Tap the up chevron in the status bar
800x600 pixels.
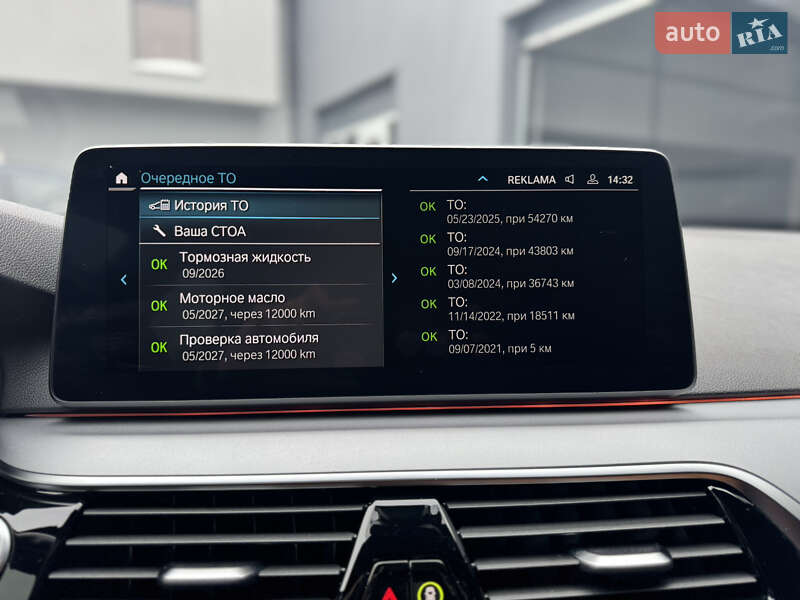(483, 180)
